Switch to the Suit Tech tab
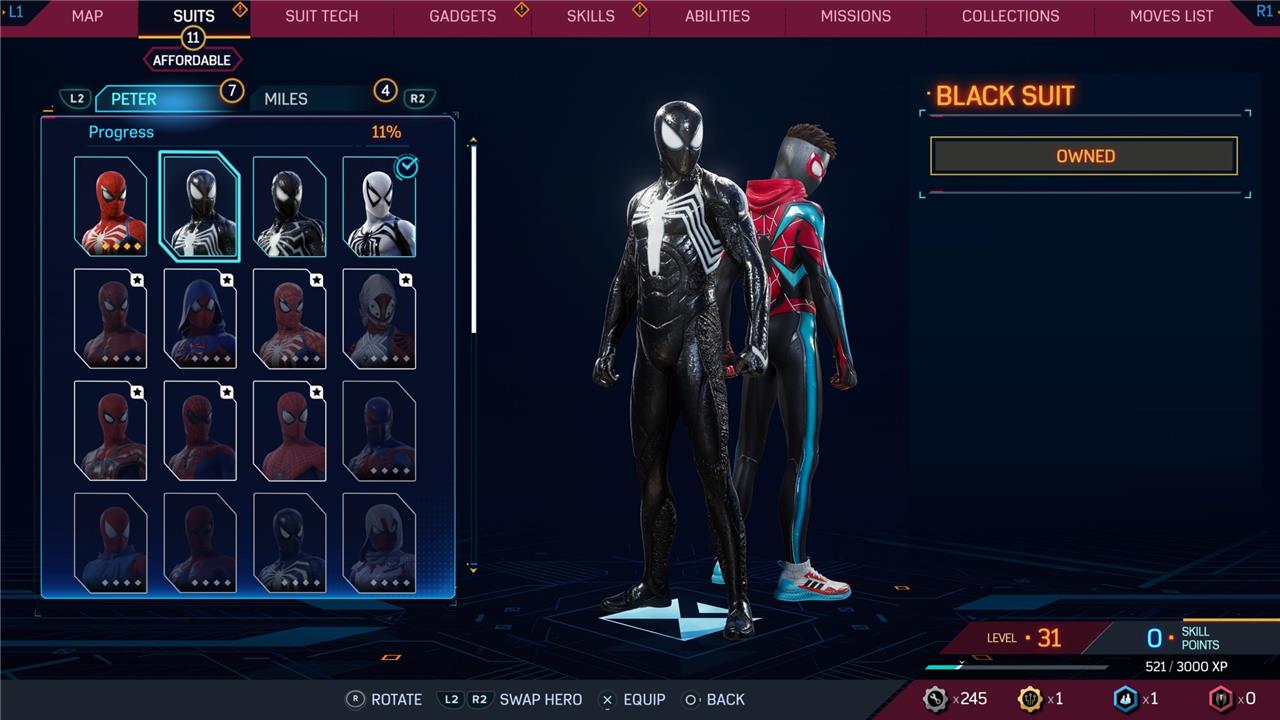This screenshot has height=720, width=1280. pyautogui.click(x=321, y=16)
